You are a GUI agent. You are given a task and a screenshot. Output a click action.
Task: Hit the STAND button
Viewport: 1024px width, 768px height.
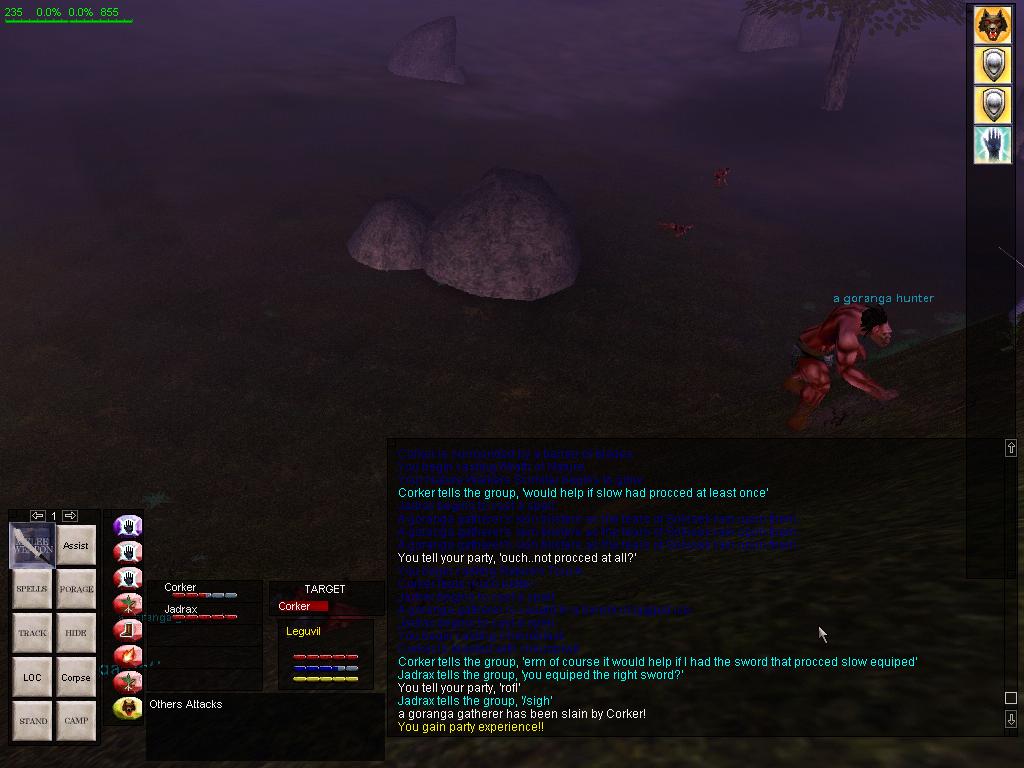(x=32, y=720)
